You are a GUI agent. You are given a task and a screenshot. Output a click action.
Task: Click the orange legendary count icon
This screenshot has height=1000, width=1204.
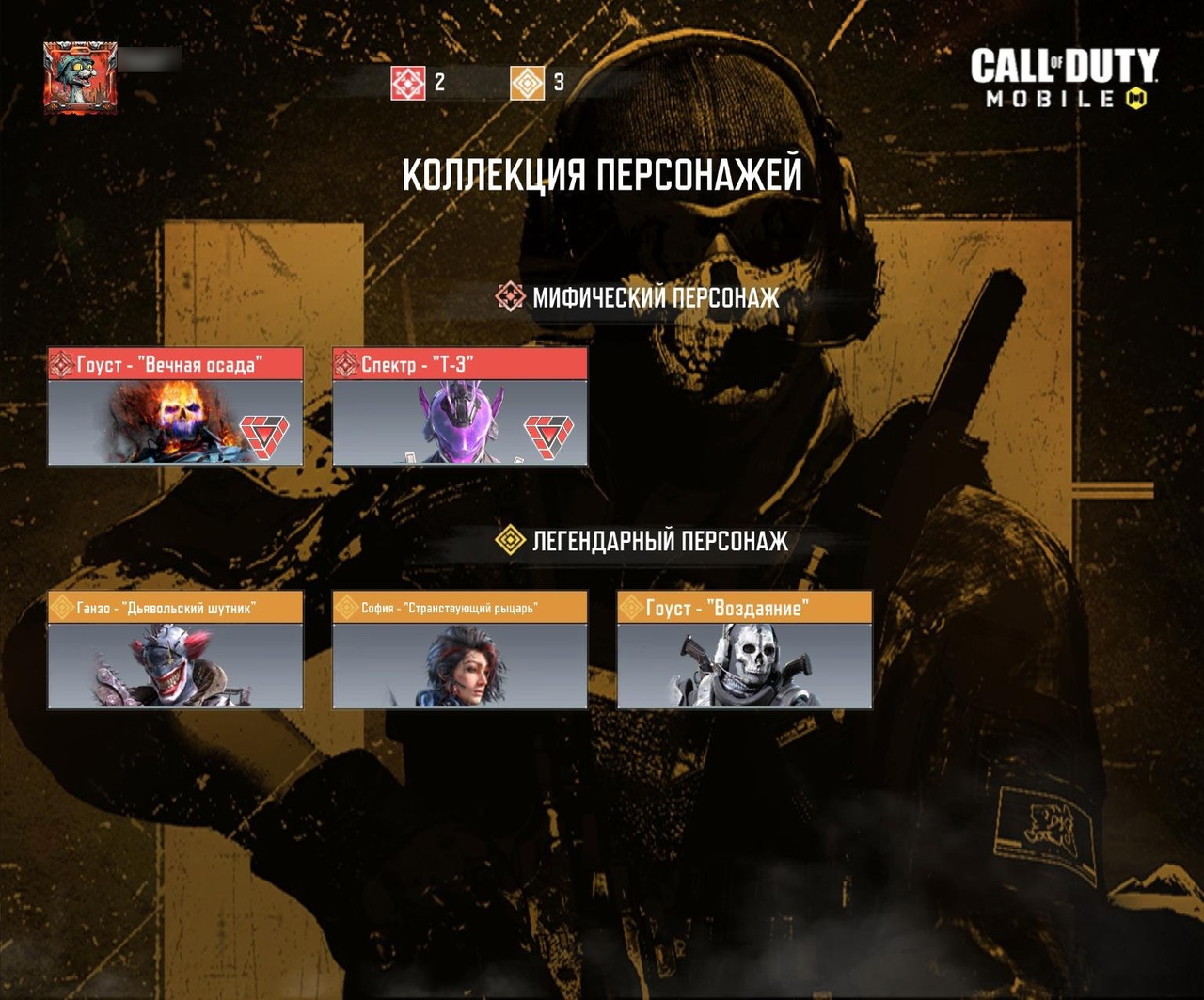(528, 83)
